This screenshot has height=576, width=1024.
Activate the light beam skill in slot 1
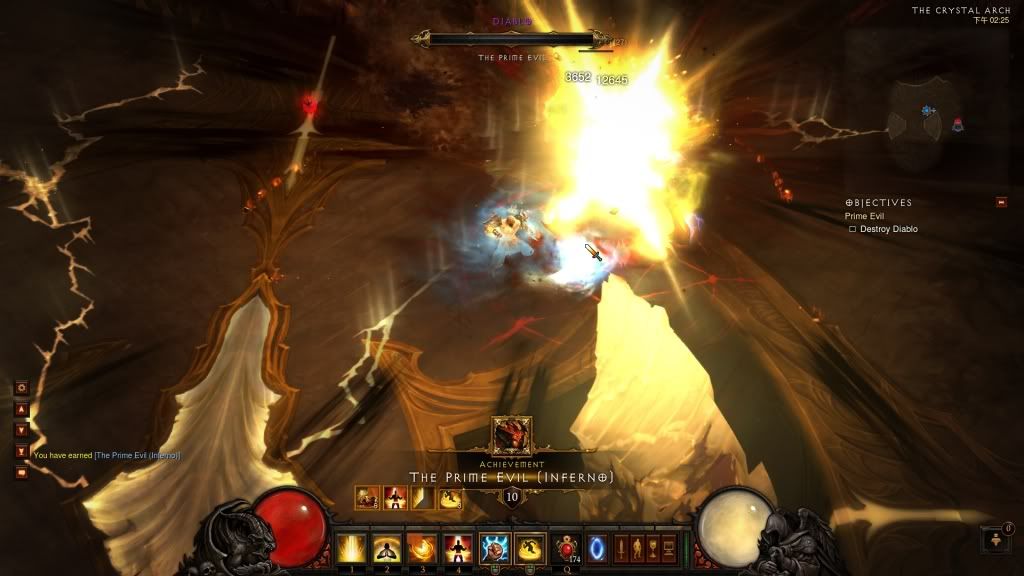pos(351,548)
